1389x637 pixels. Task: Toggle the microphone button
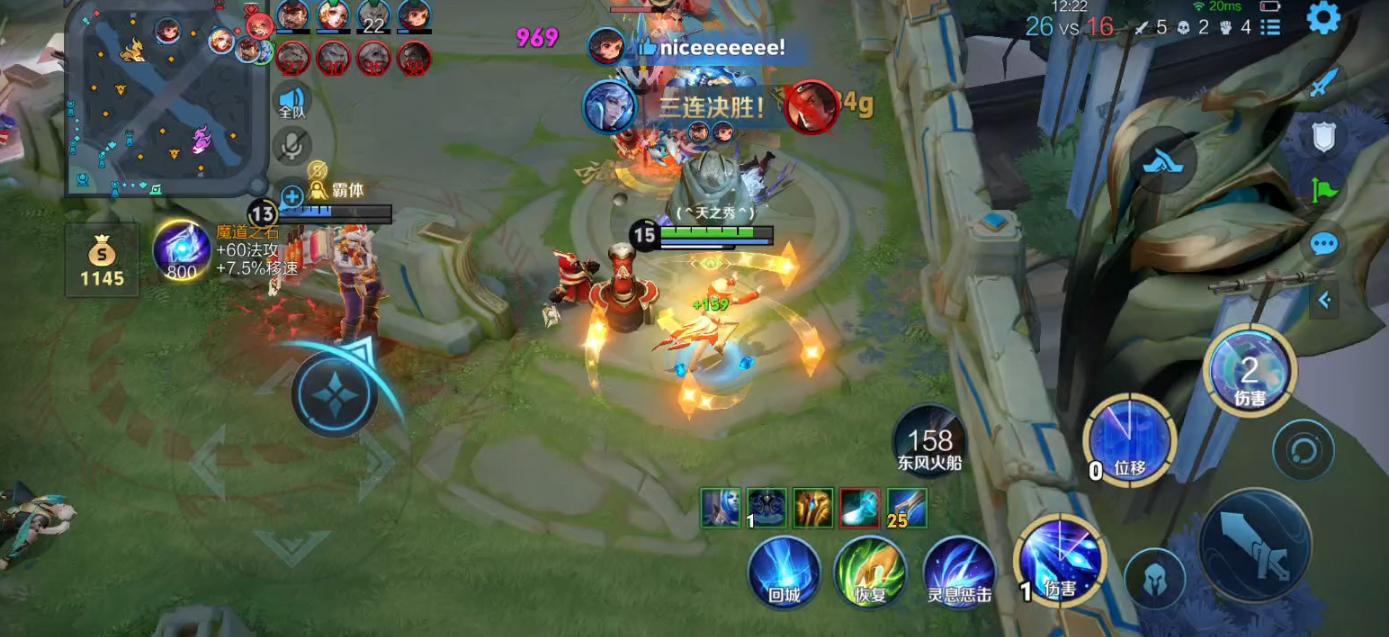(291, 147)
